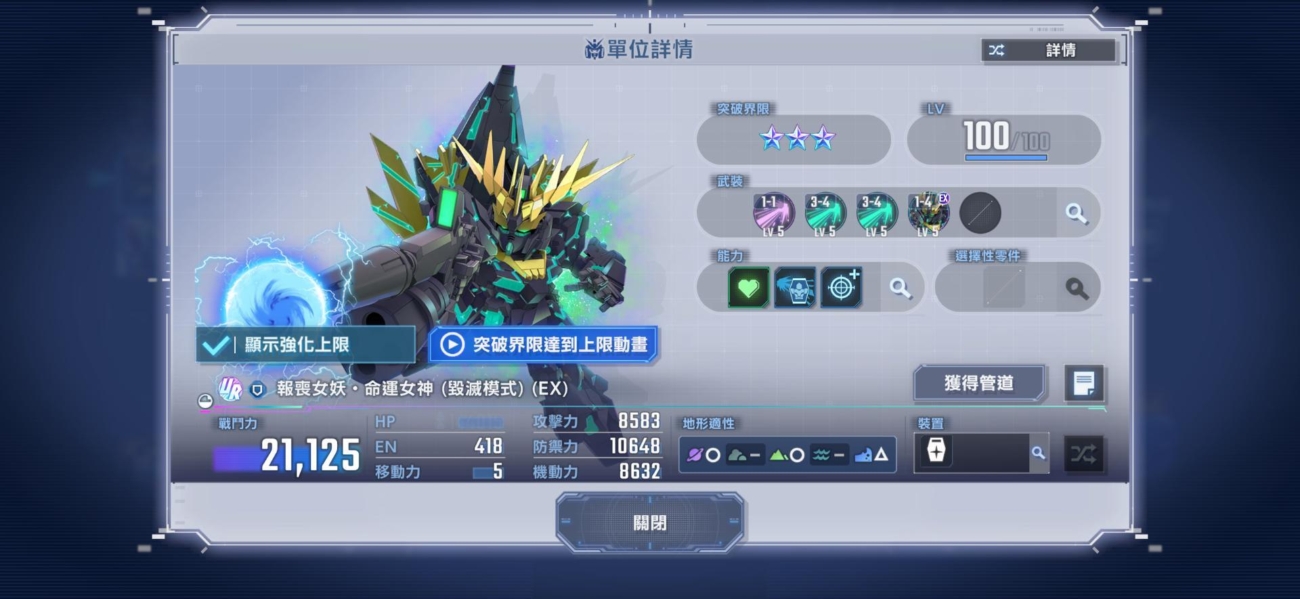The width and height of the screenshot is (1300, 599).
Task: Inspect abilities with the 能力 magnifier
Action: coord(900,288)
